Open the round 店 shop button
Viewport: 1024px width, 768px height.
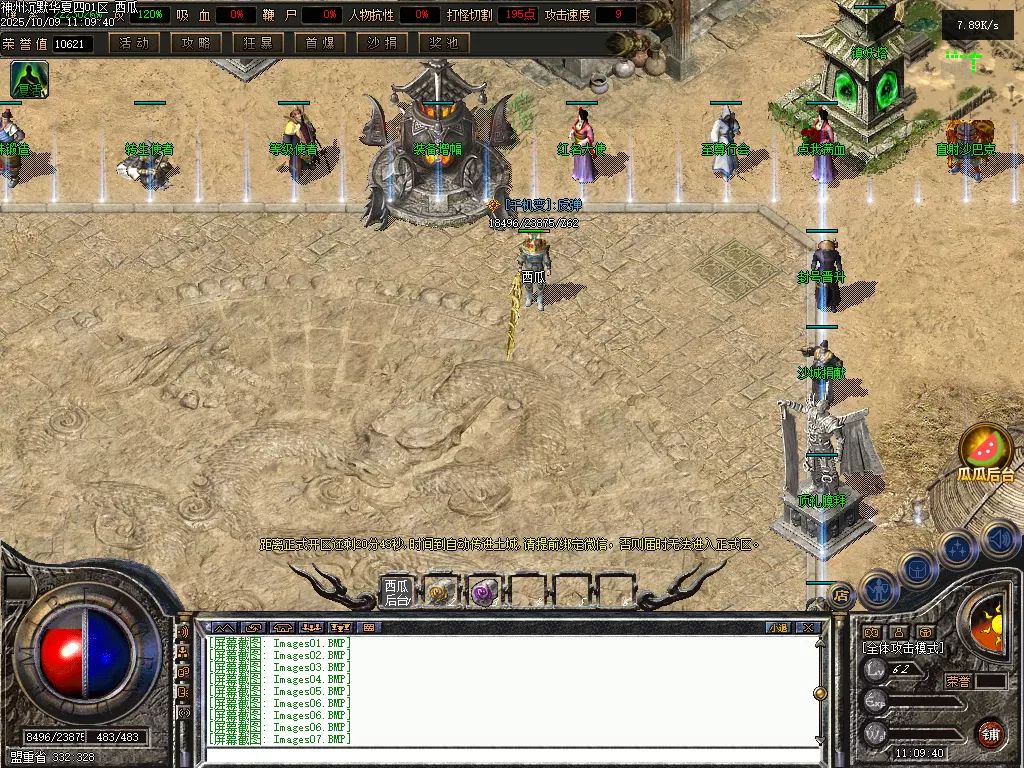pos(841,595)
